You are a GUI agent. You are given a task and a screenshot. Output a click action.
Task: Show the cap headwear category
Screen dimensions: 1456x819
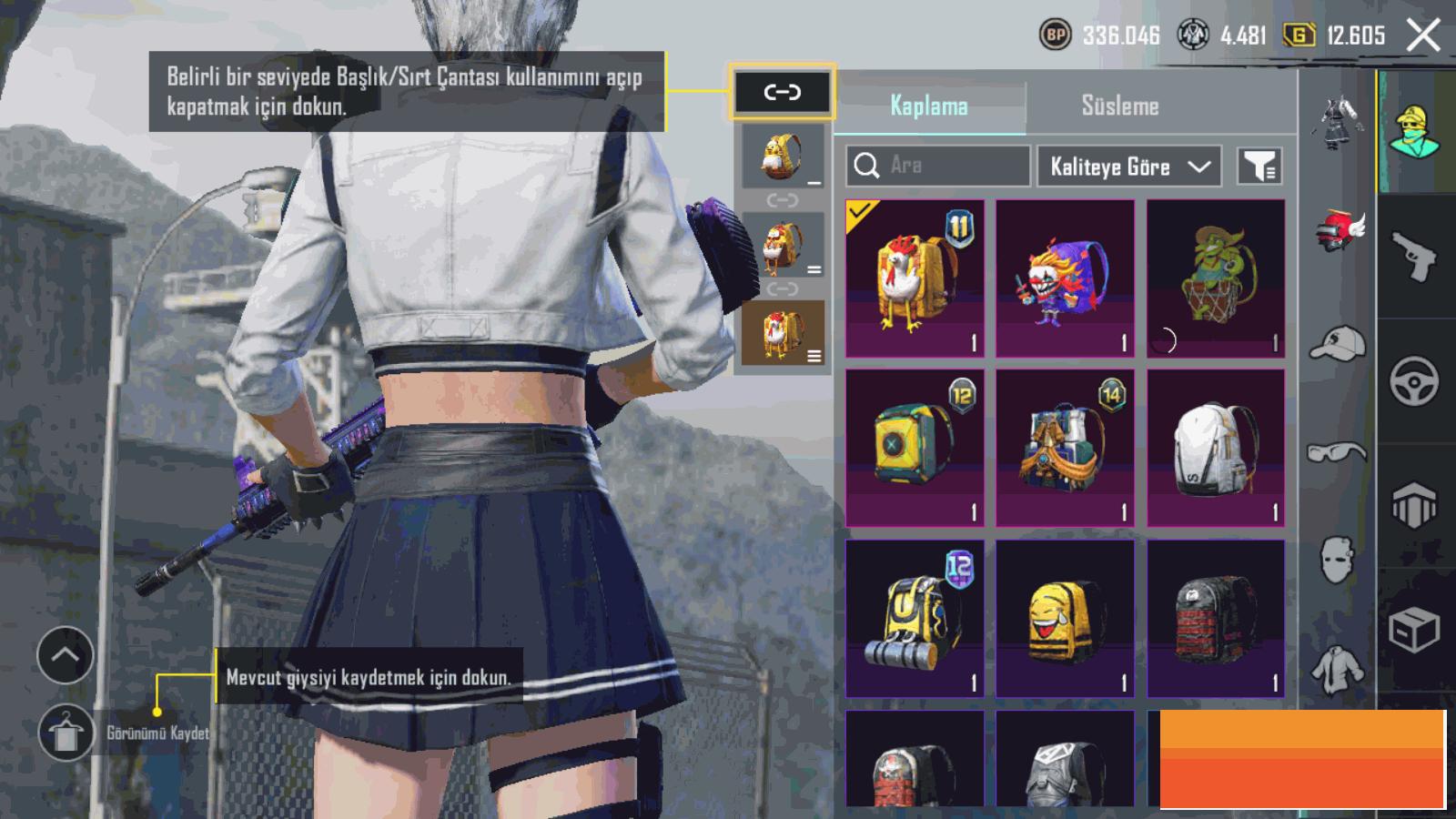coord(1338,344)
